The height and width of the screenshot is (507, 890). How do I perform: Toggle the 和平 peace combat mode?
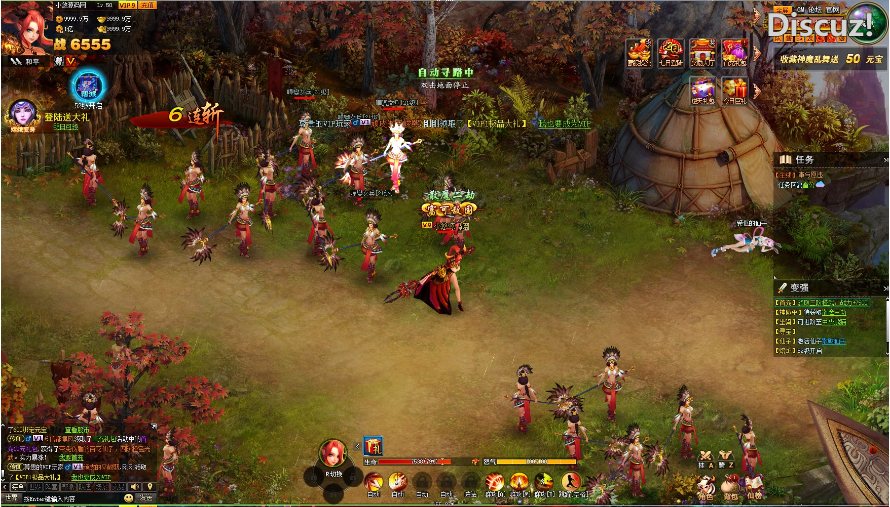click(x=26, y=61)
